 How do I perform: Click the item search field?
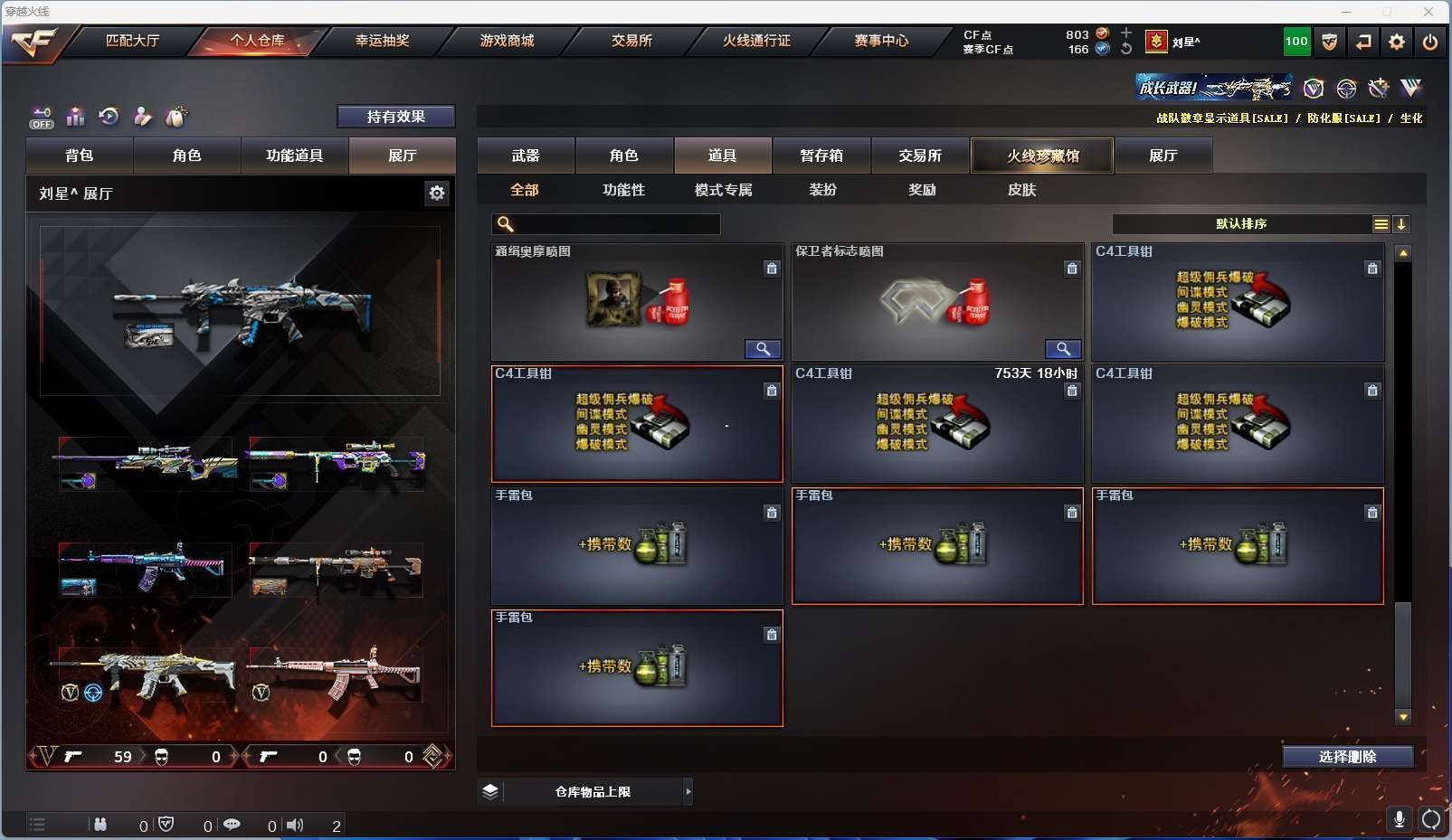pos(615,224)
